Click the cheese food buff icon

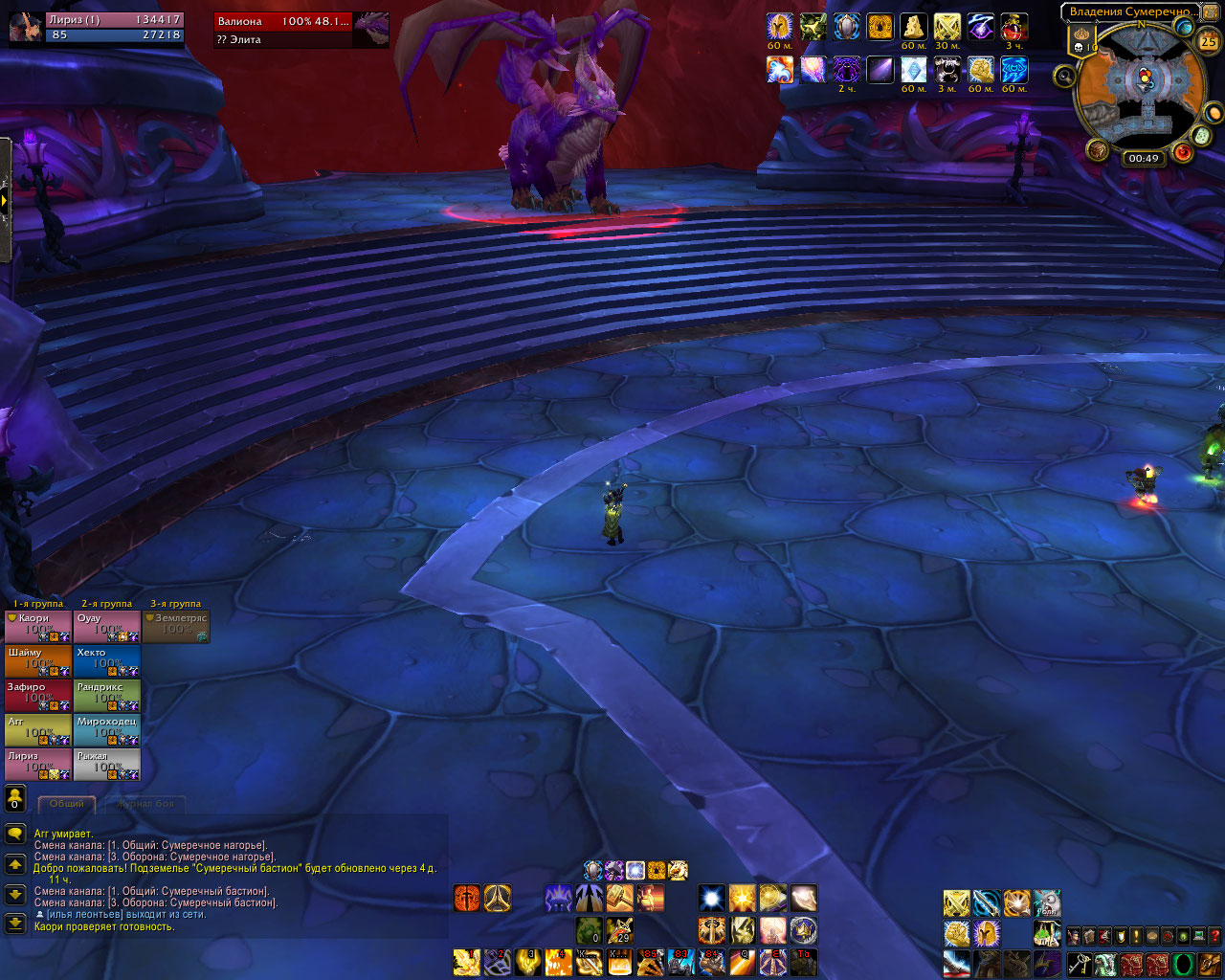coord(913,27)
